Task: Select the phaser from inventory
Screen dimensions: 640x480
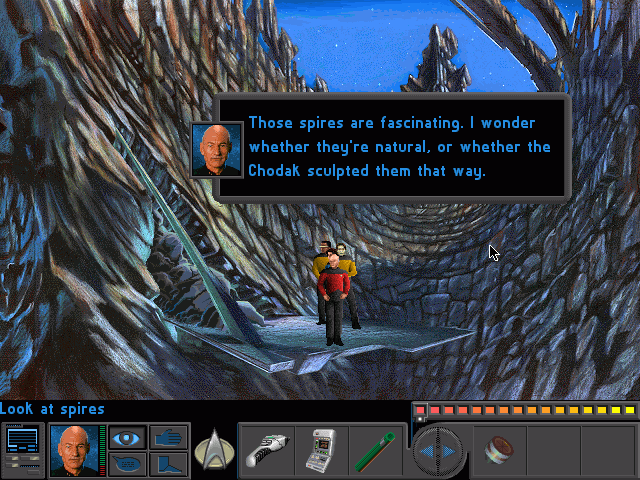Action: (x=266, y=449)
